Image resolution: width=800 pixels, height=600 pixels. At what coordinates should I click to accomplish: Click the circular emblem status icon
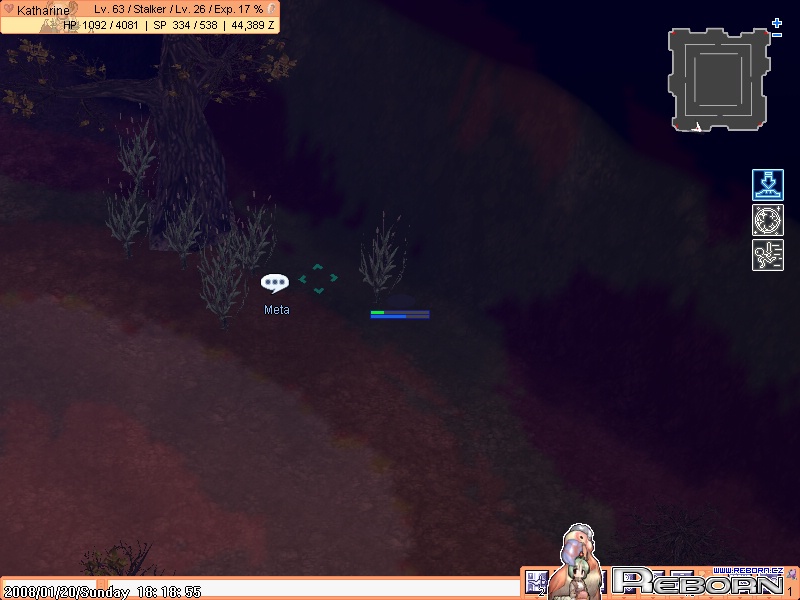(768, 220)
